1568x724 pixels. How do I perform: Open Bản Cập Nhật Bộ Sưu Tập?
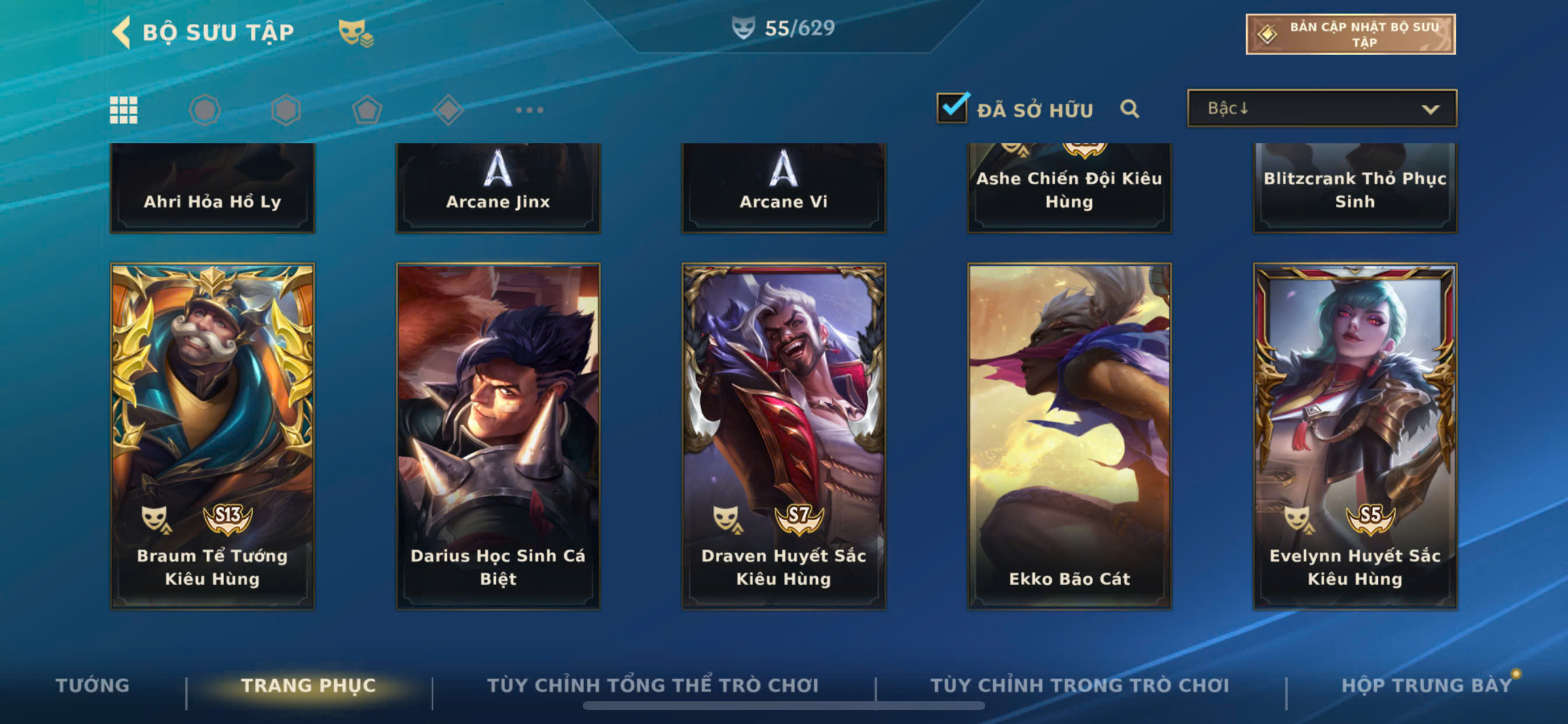1349,34
